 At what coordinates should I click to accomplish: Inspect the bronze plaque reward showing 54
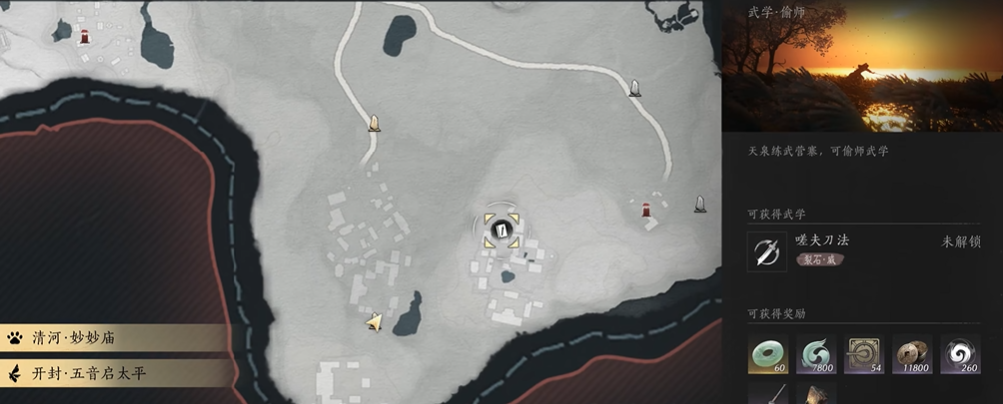coord(864,355)
